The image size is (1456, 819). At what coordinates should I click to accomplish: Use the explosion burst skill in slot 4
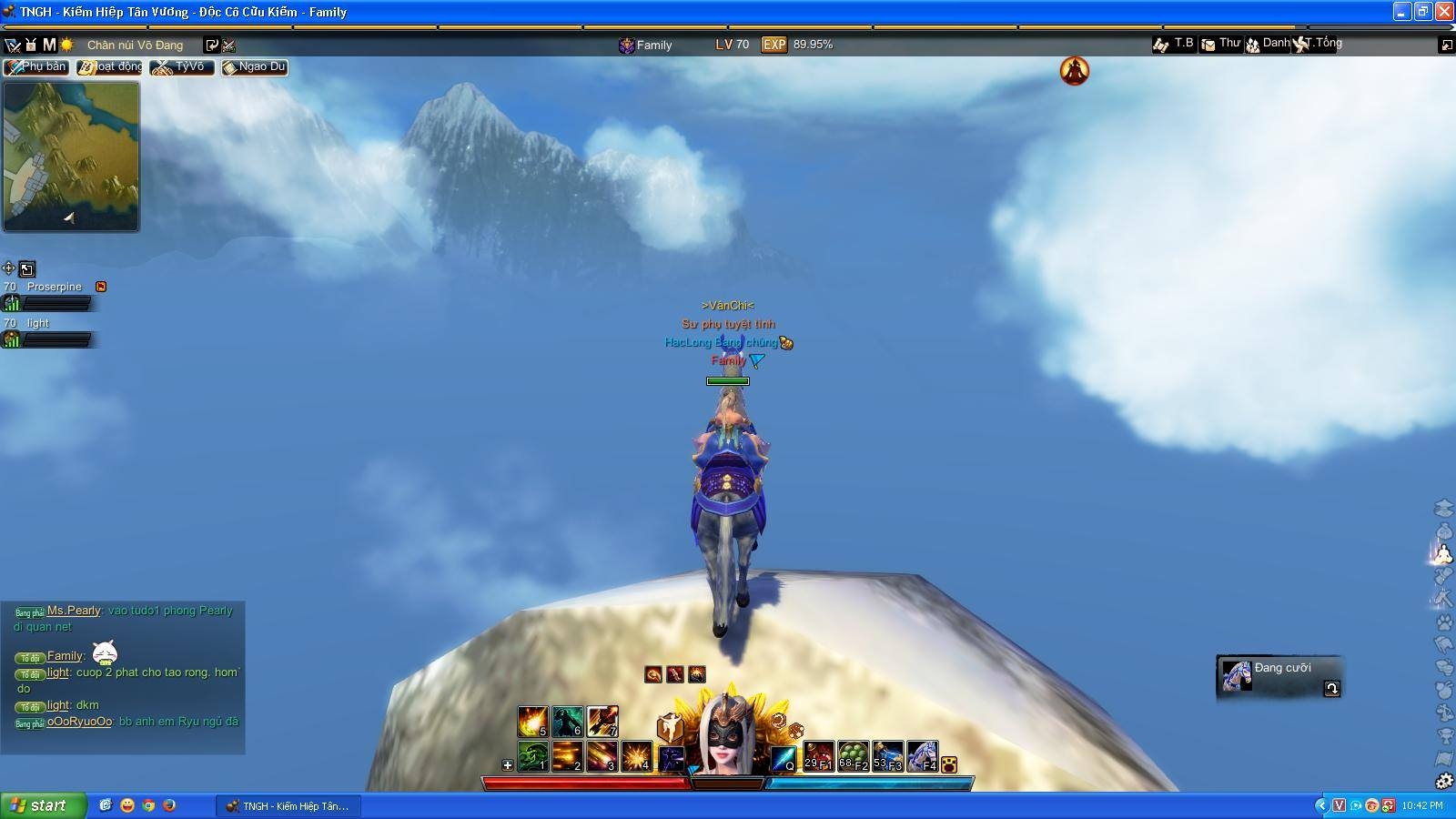pyautogui.click(x=636, y=756)
